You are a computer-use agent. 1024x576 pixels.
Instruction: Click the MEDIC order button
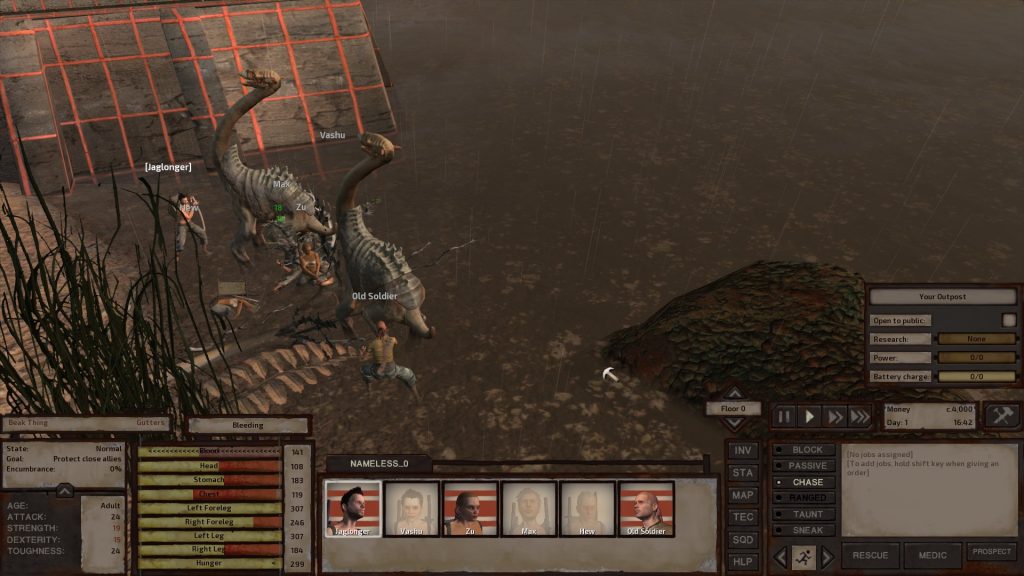point(932,556)
